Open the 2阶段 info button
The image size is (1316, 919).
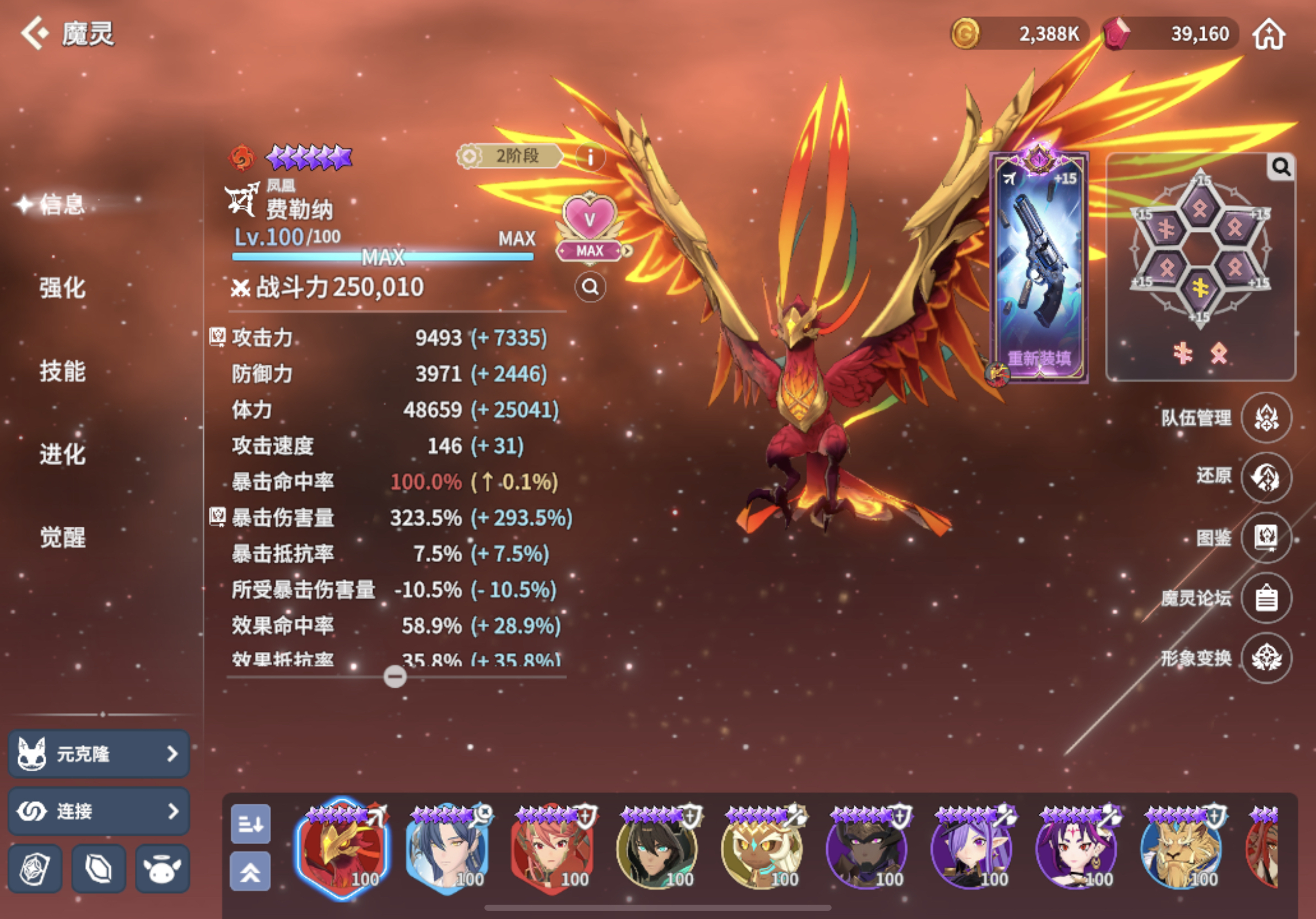coord(590,156)
